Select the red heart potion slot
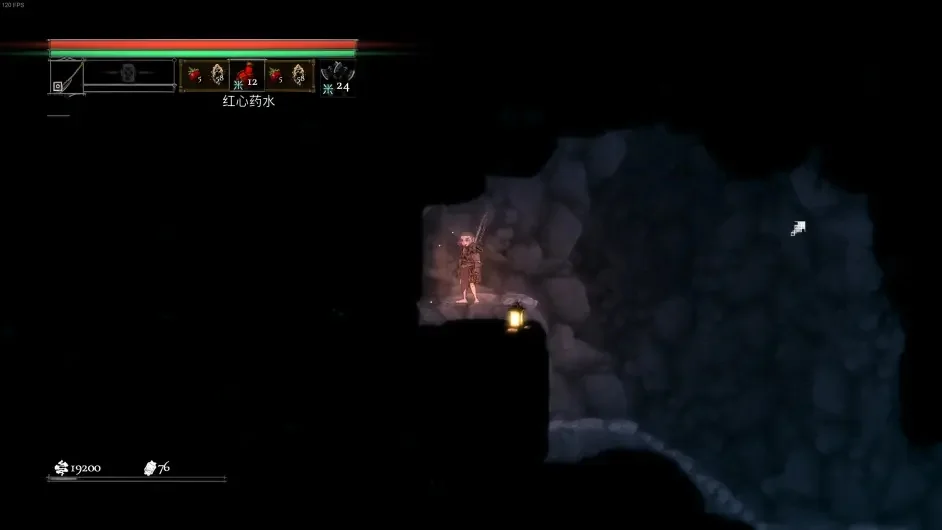Viewport: 942px width, 530px height. [246, 75]
